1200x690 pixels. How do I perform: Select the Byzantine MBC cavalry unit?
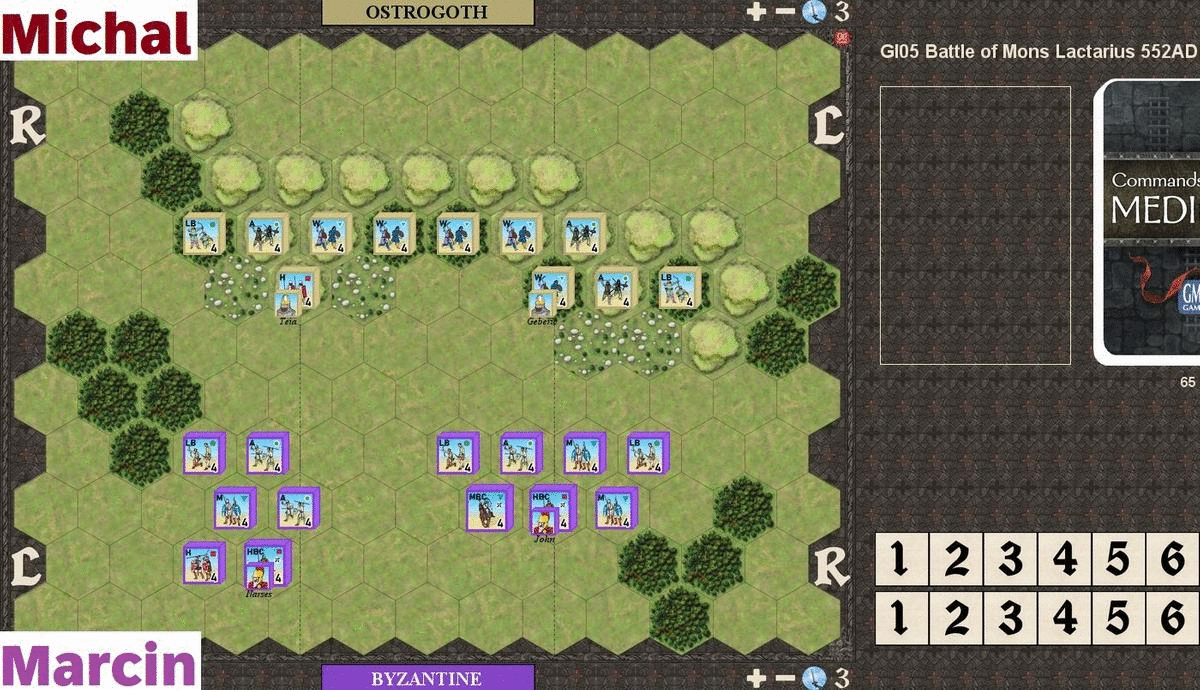point(487,507)
